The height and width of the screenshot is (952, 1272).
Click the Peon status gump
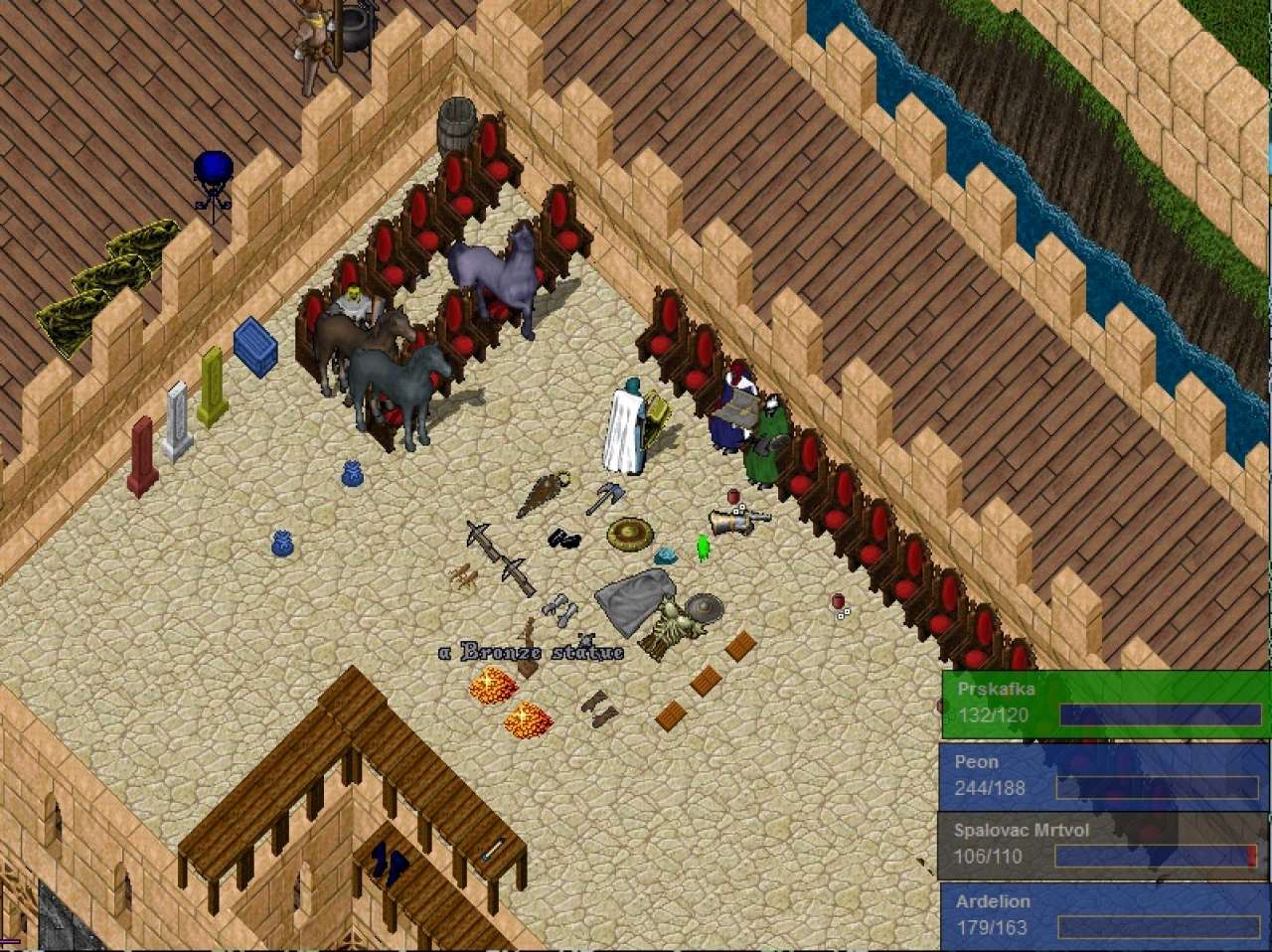click(x=1103, y=776)
